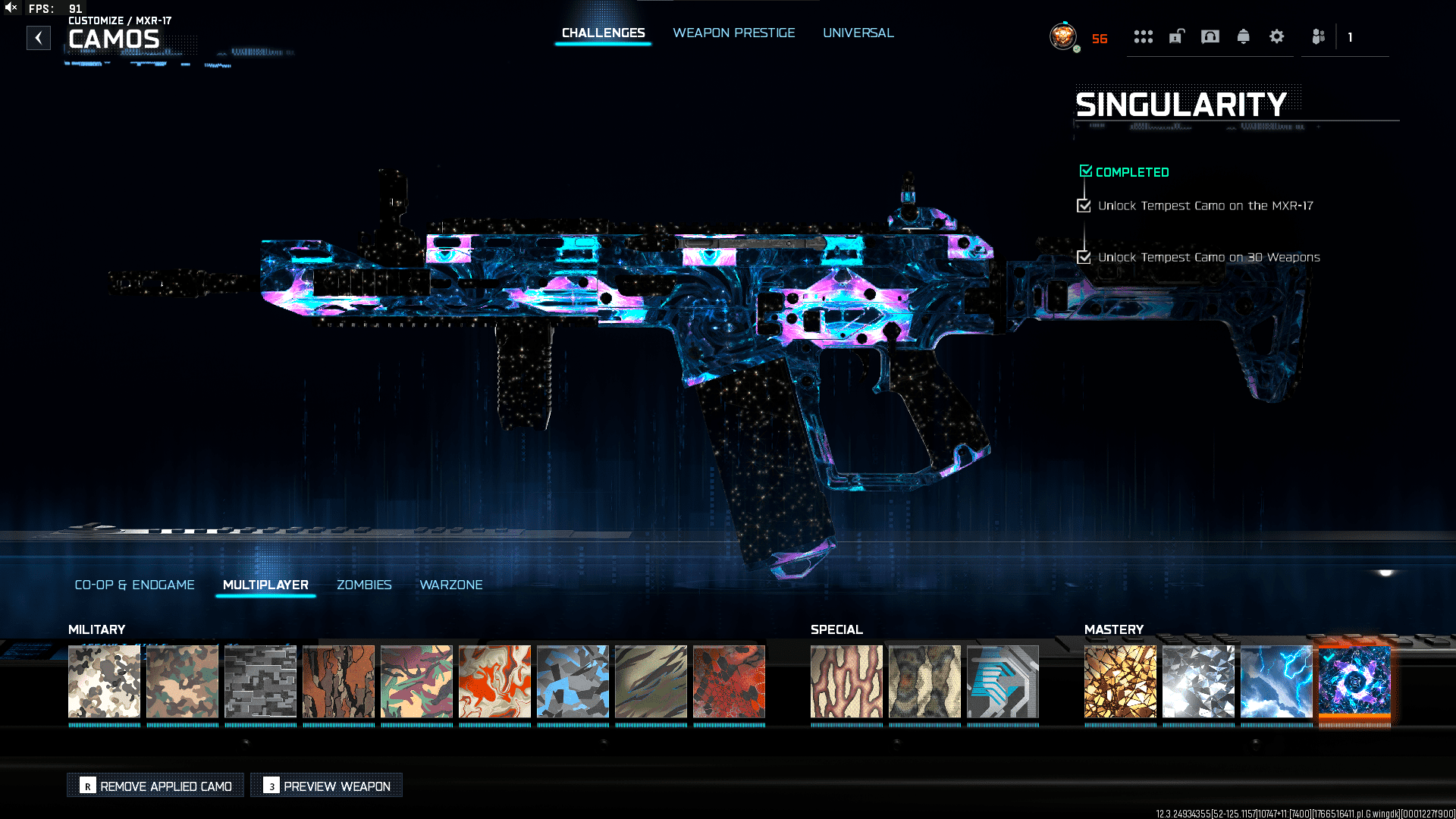Open the social channel headset icon
This screenshot has height=819, width=1456.
point(1210,36)
